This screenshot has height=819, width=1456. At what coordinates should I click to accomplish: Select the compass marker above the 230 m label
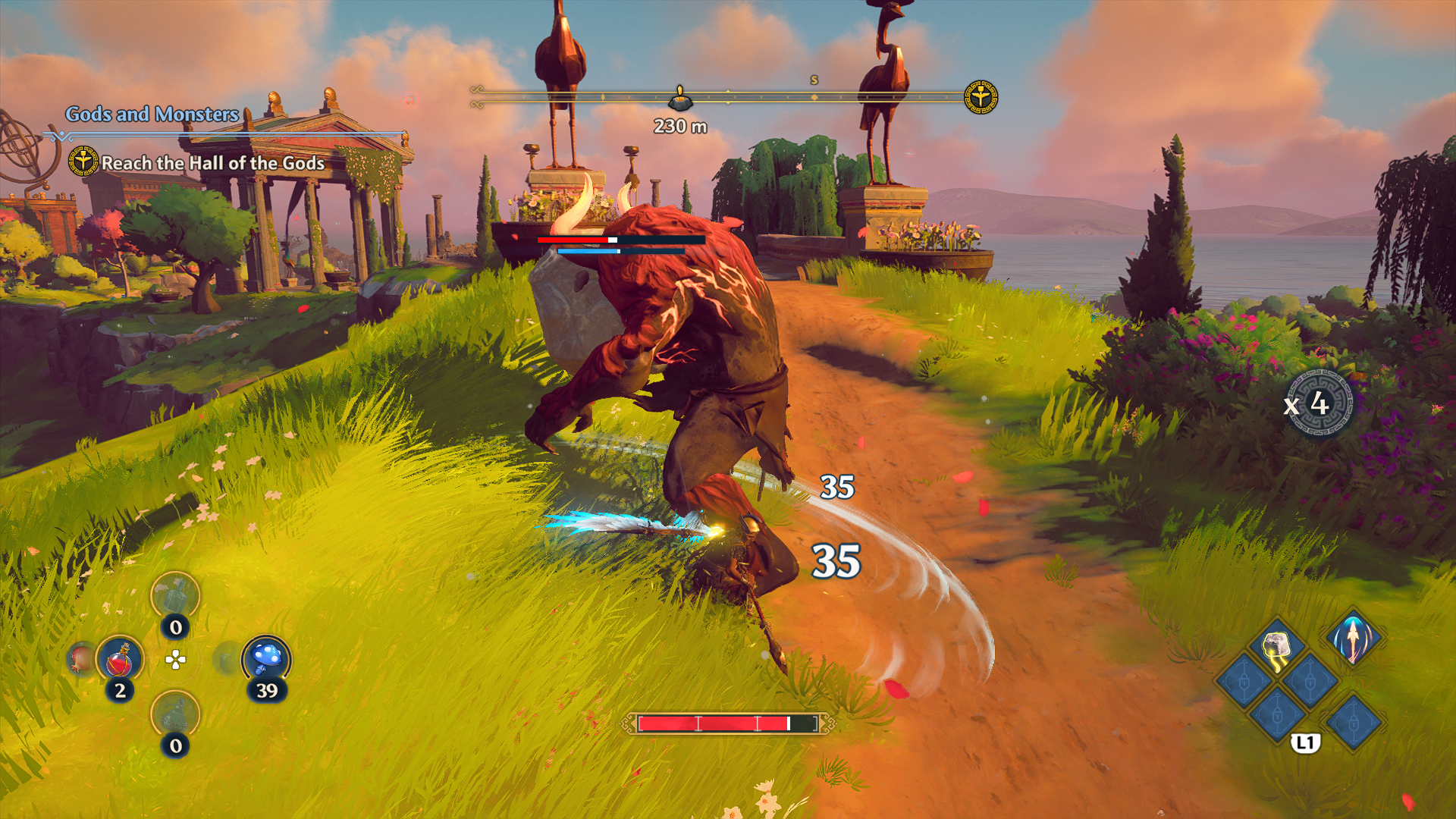pos(680,99)
